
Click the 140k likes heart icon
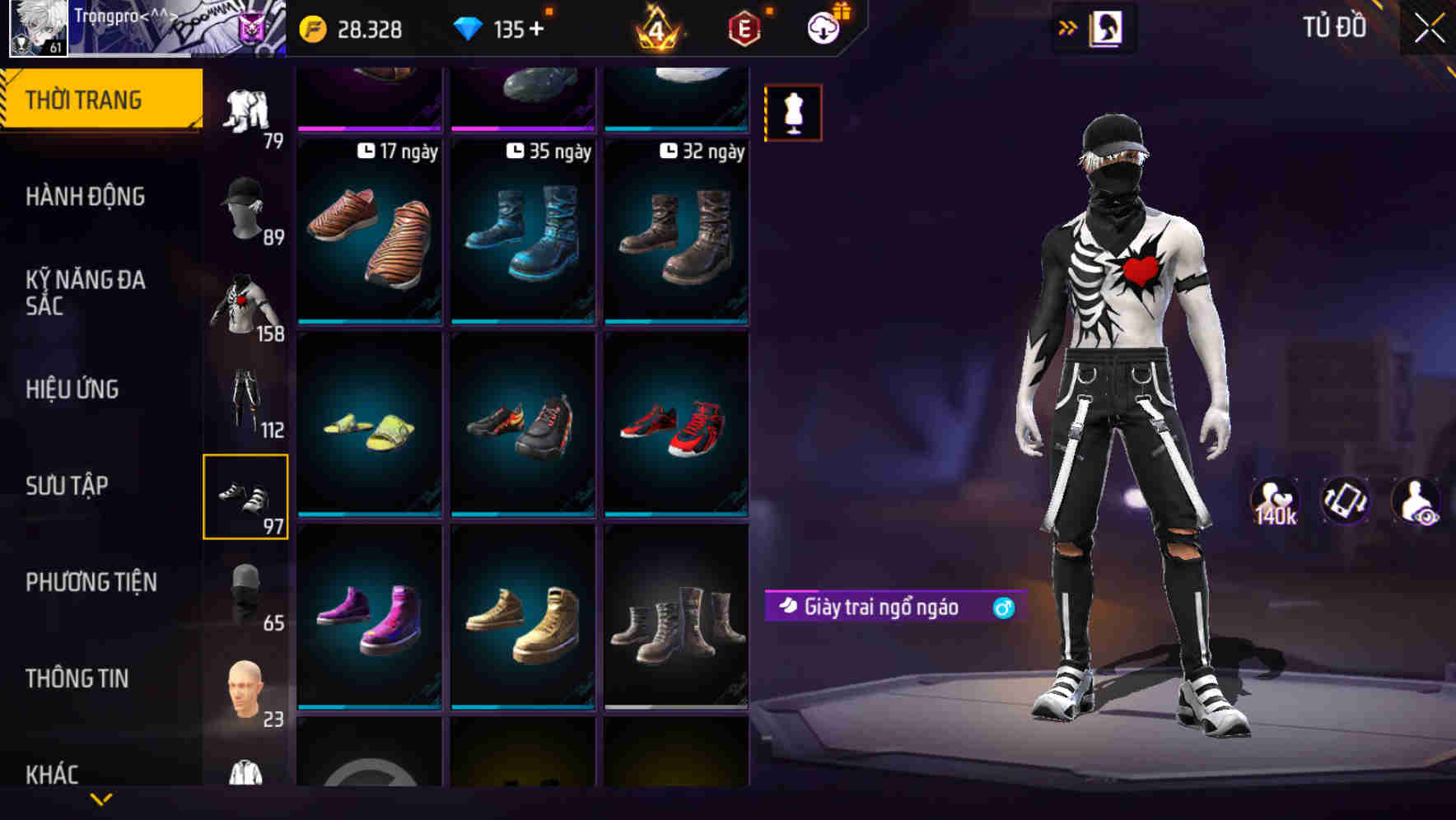pos(1275,501)
